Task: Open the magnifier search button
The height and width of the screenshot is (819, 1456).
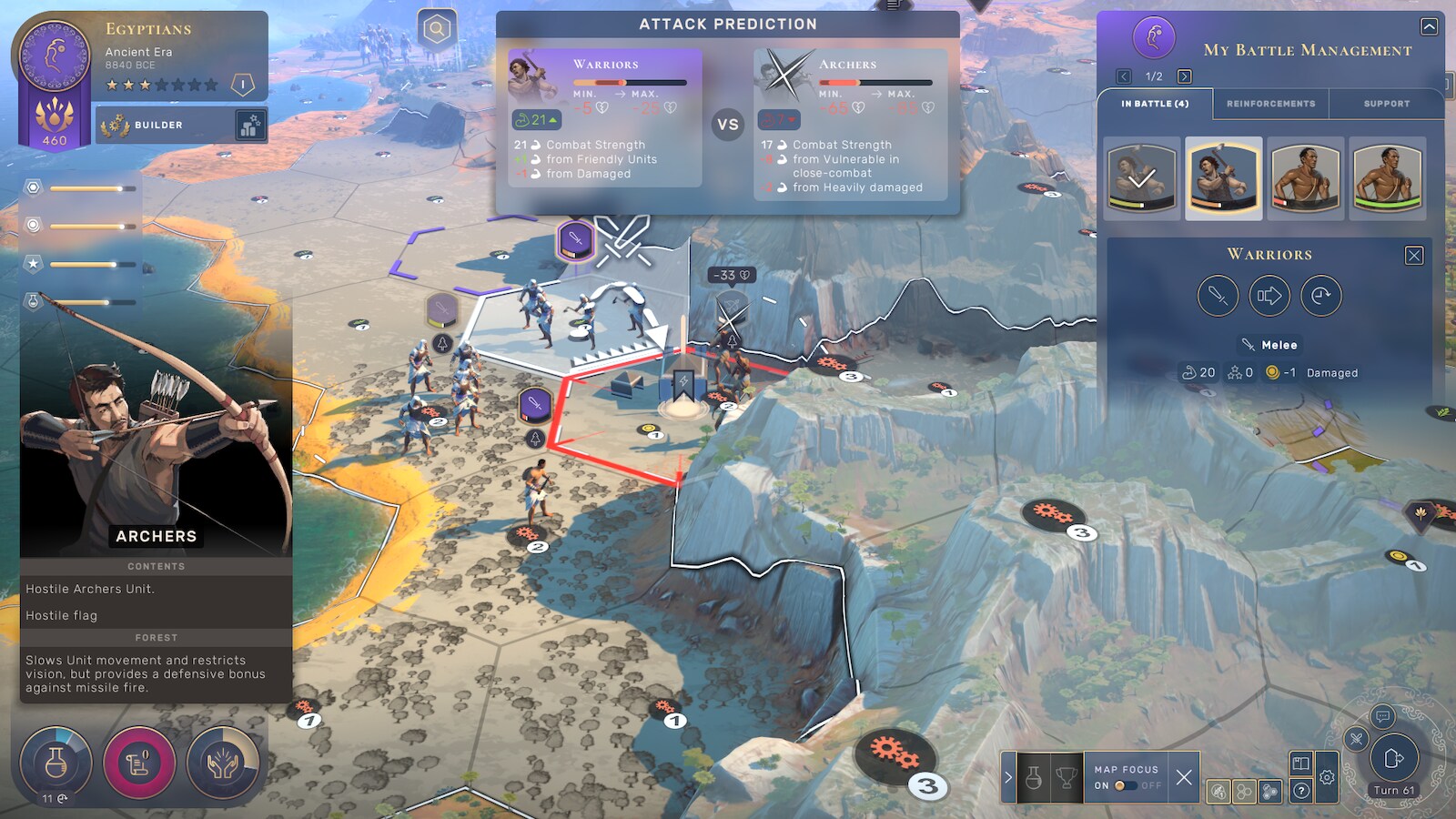Action: pyautogui.click(x=437, y=29)
